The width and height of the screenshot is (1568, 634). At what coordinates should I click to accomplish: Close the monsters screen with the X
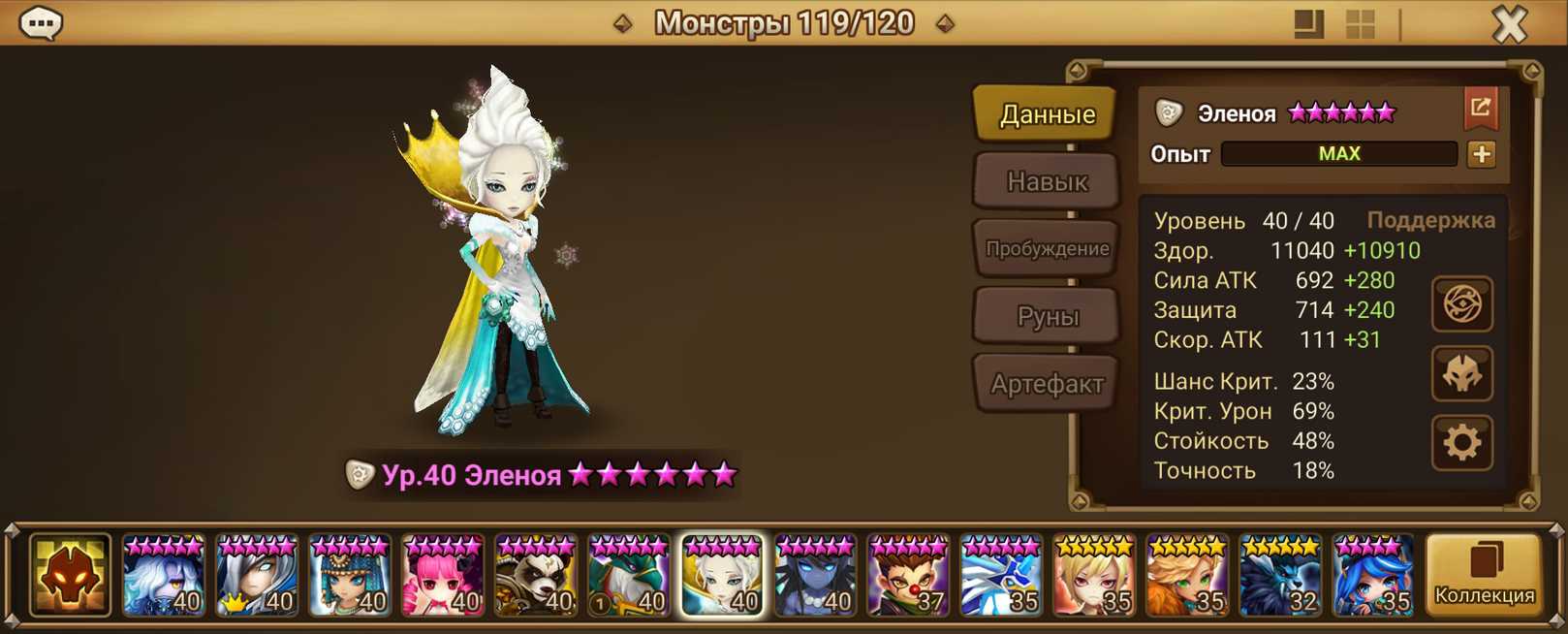[1509, 23]
